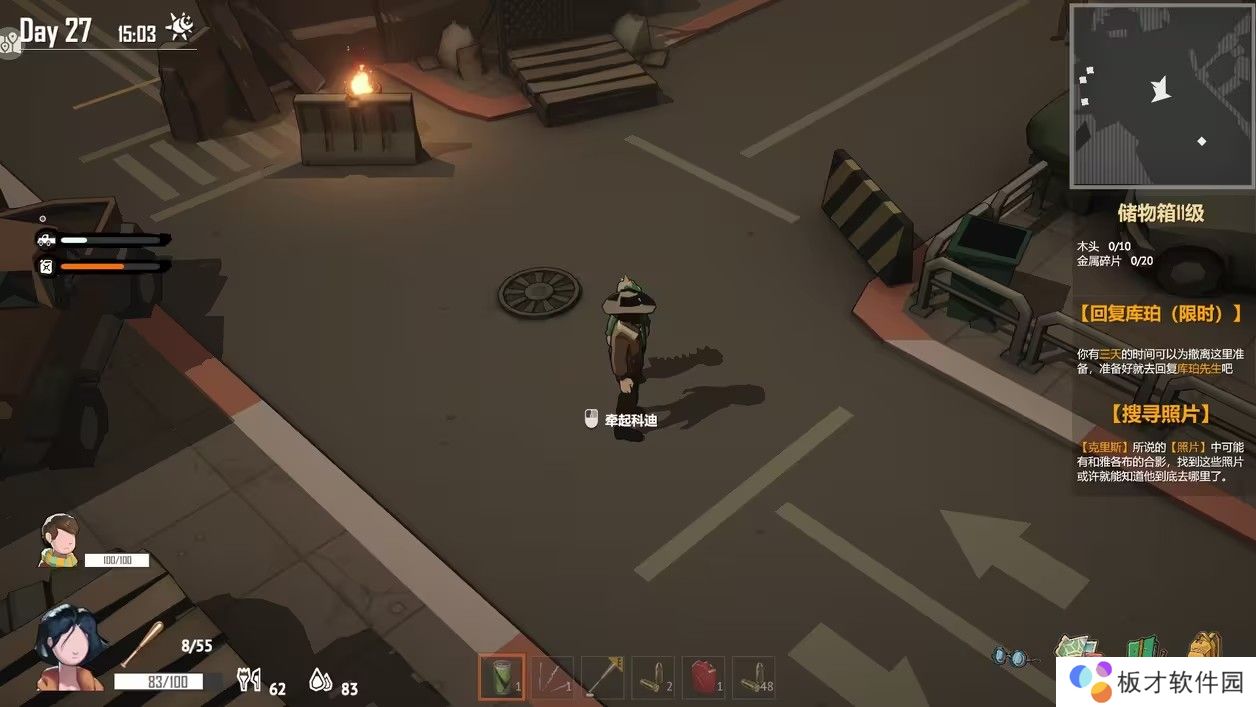Image resolution: width=1256 pixels, height=707 pixels.
Task: Click the dark-haired woman character portrait
Action: 70,650
